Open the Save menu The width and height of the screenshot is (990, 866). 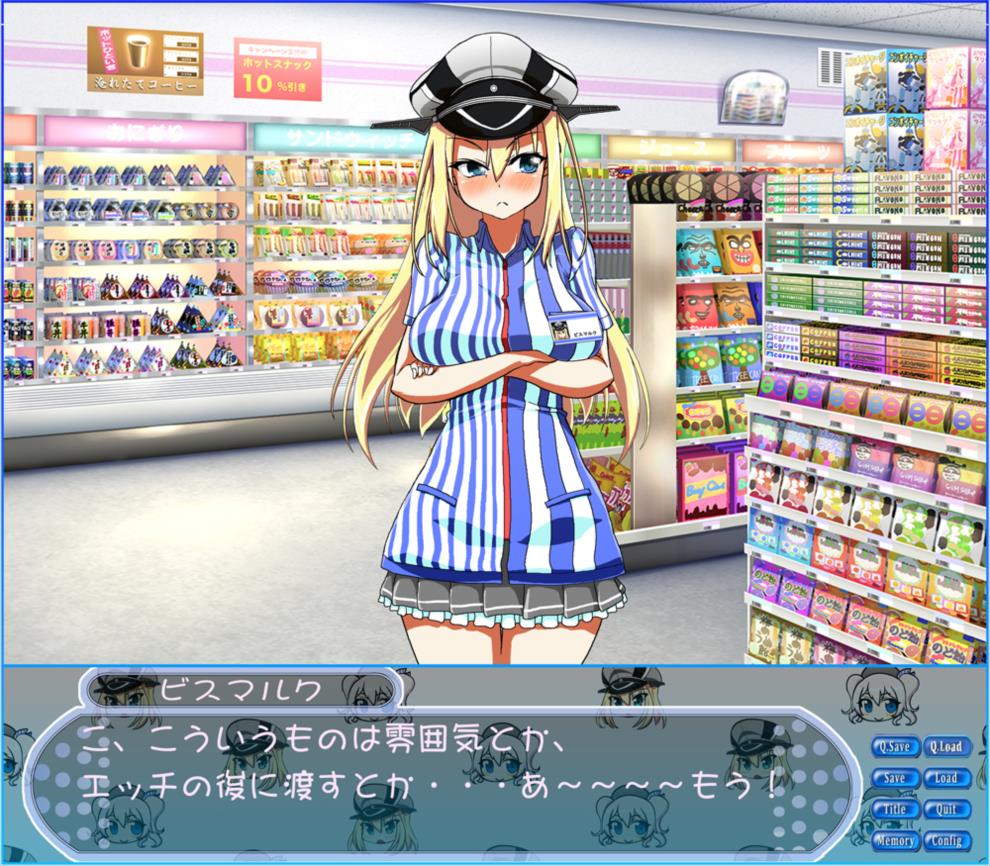895,778
